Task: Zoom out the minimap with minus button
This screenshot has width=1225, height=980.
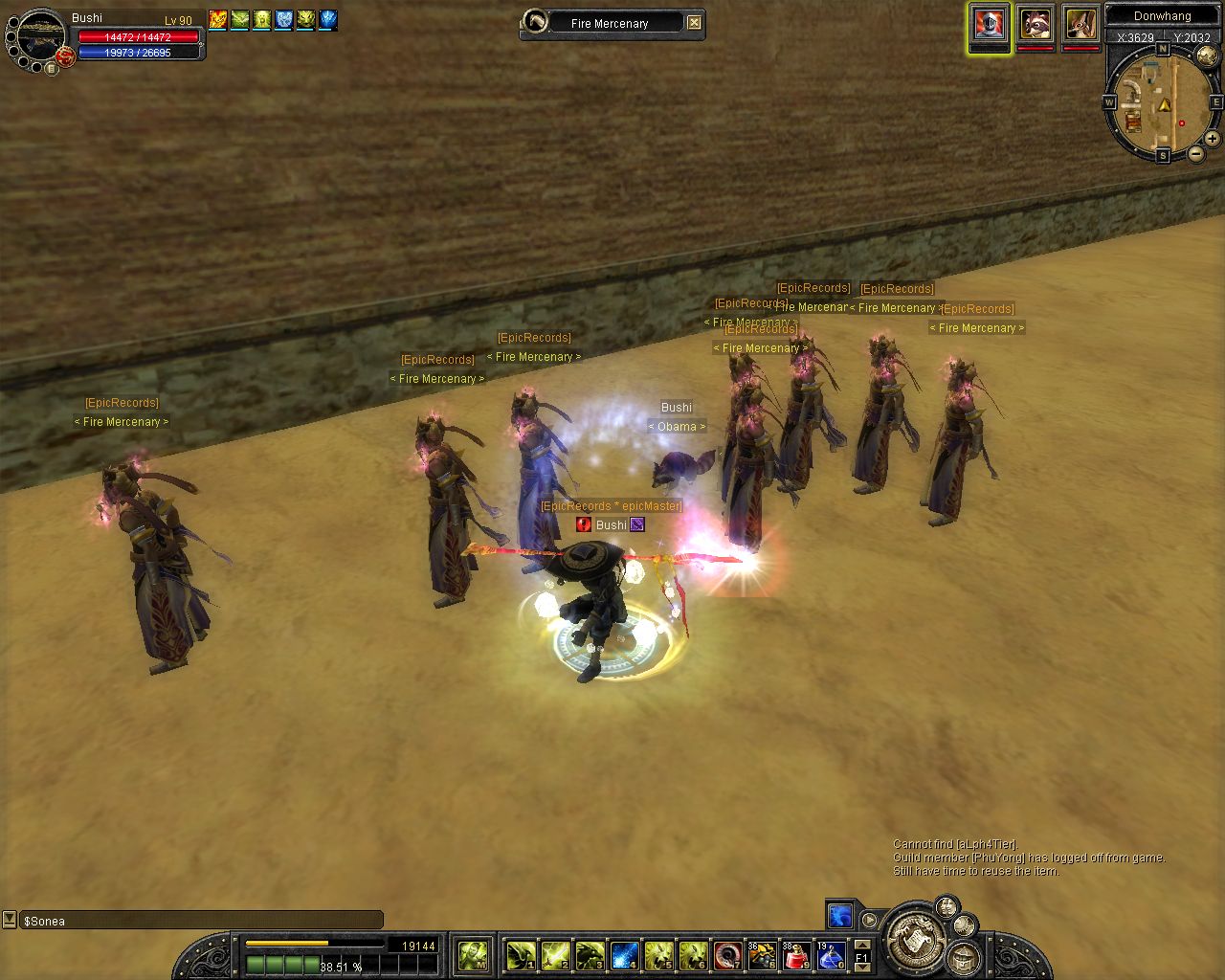Action: [x=1196, y=154]
